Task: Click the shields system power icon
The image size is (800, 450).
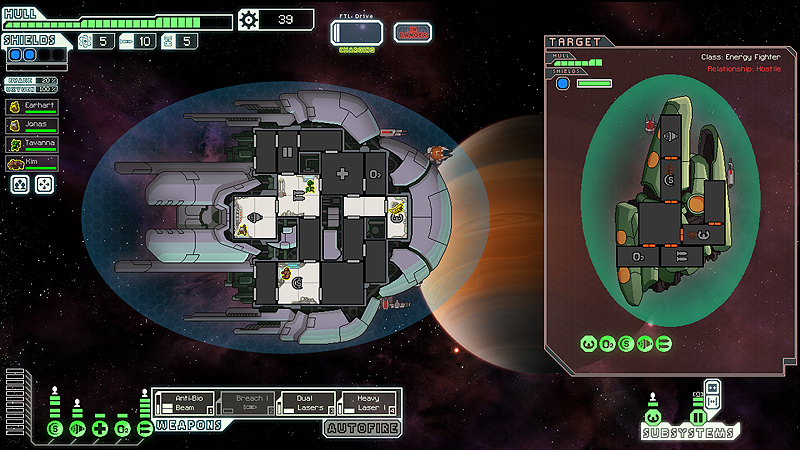Action: click(55, 430)
